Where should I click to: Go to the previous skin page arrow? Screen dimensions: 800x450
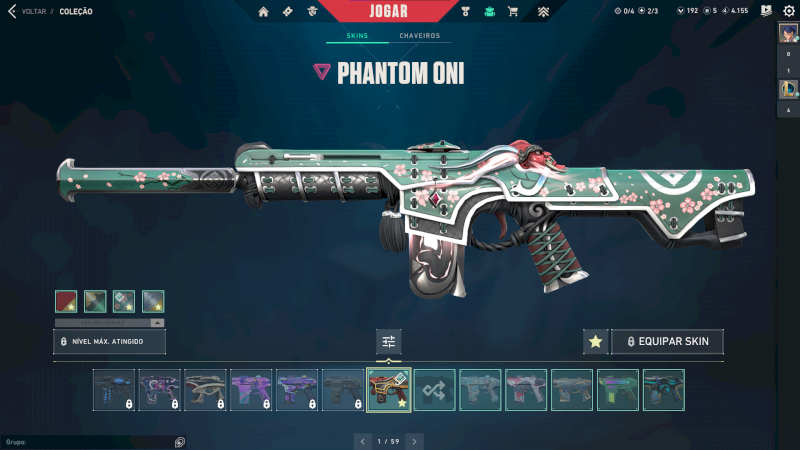[x=362, y=441]
